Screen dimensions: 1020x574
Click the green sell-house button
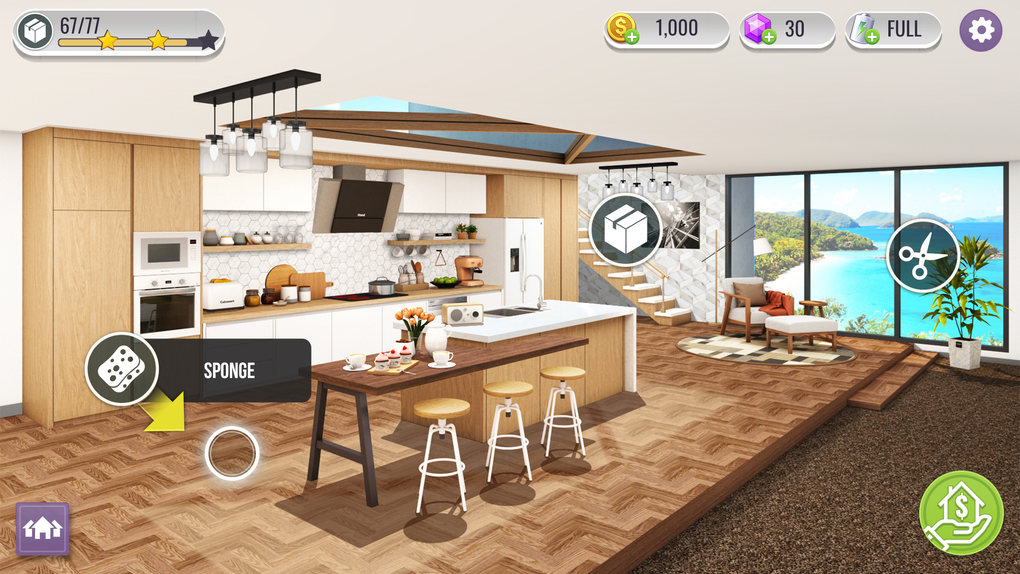pyautogui.click(x=961, y=513)
